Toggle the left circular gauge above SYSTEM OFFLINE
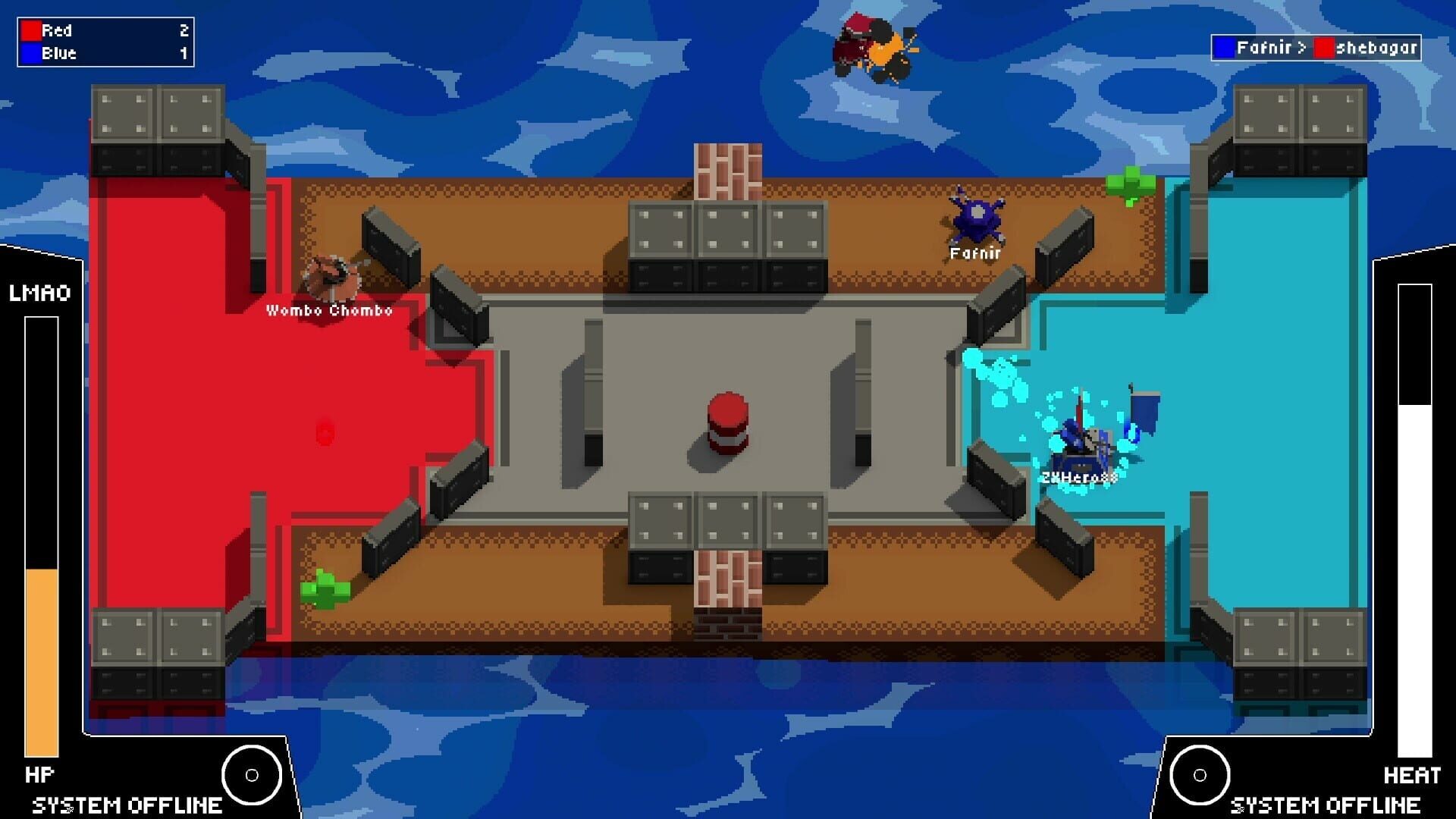Viewport: 1456px width, 819px height. pyautogui.click(x=251, y=777)
